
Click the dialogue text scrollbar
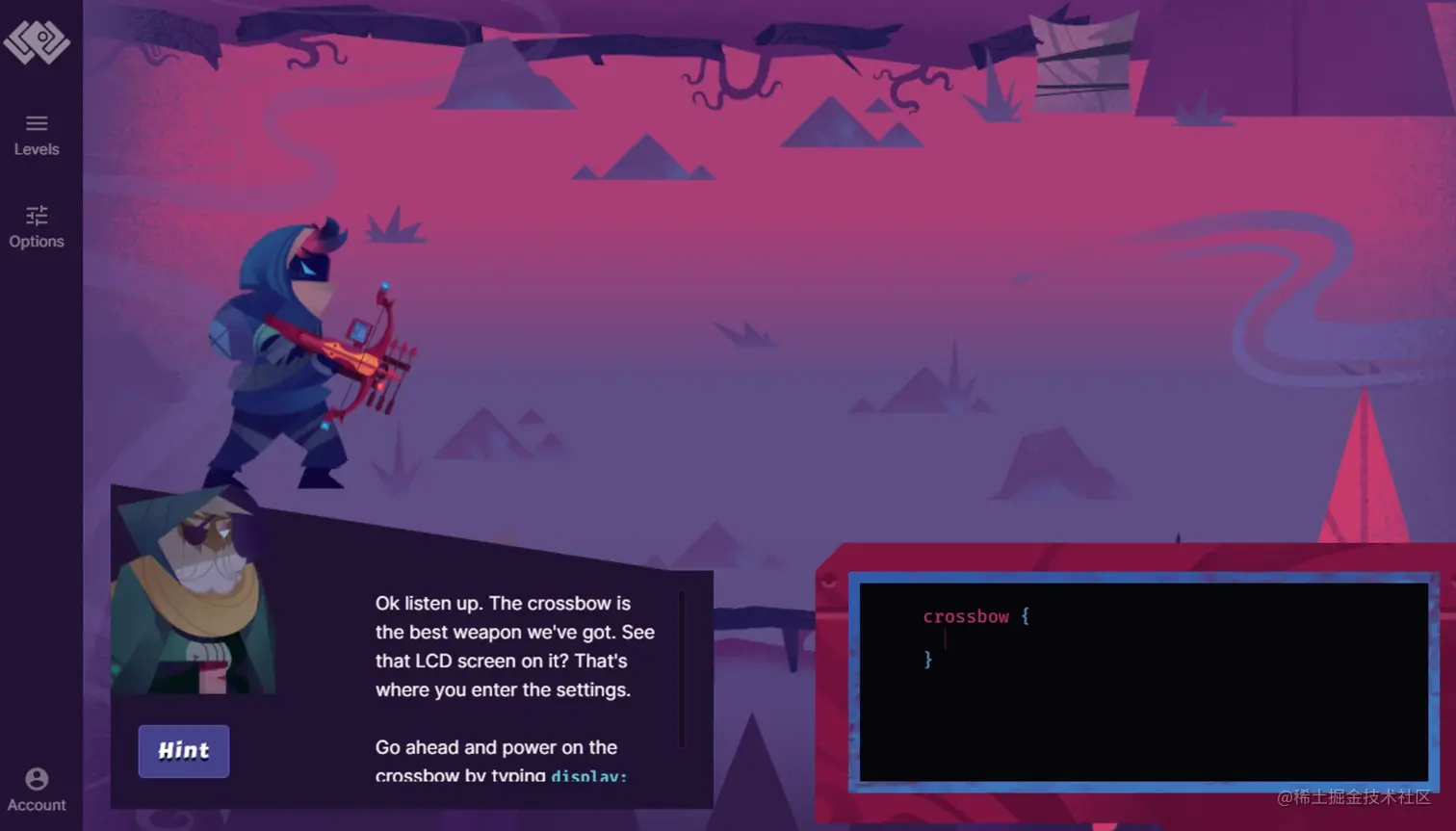[682, 669]
